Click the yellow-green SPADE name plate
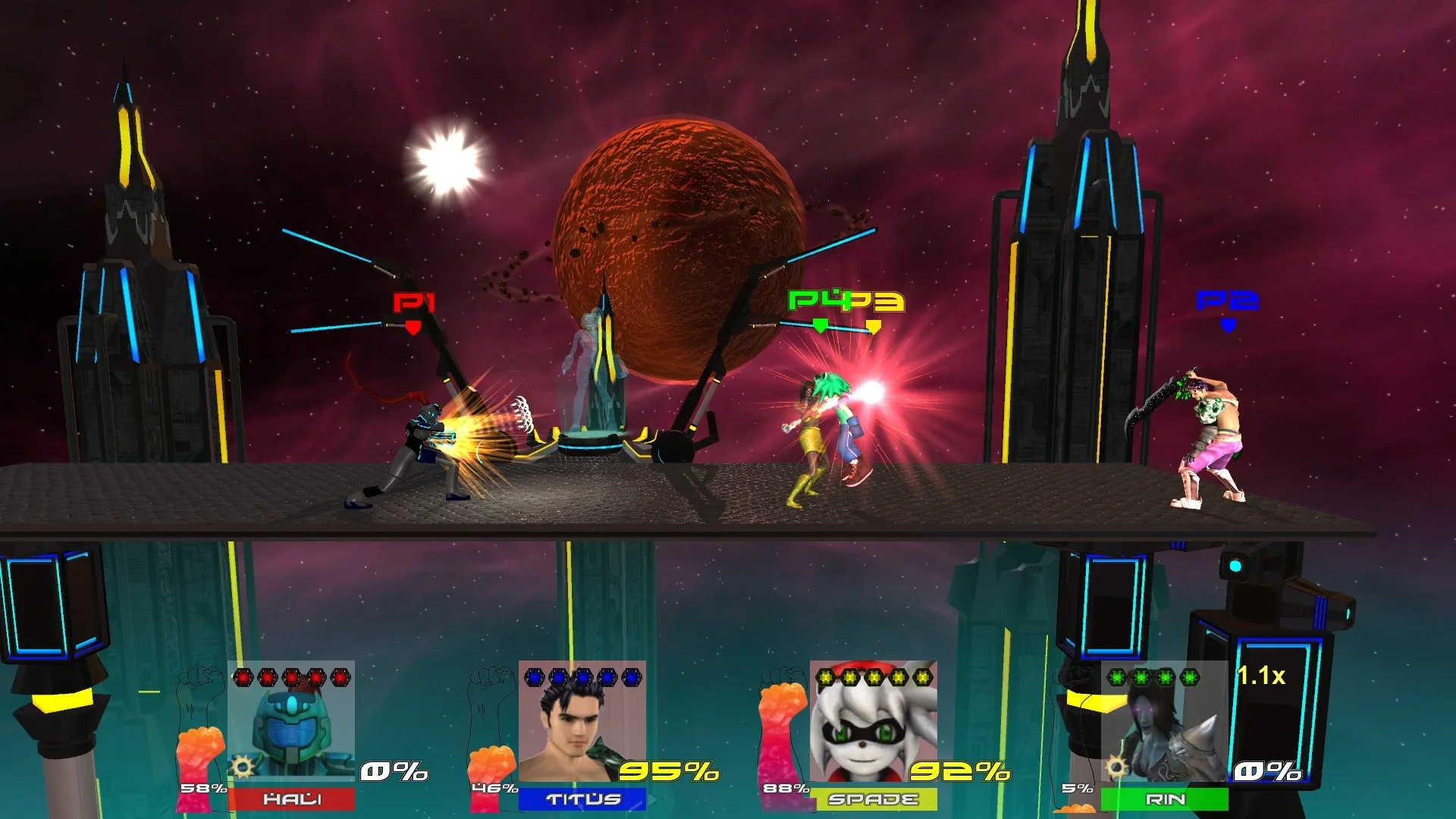 (x=873, y=799)
